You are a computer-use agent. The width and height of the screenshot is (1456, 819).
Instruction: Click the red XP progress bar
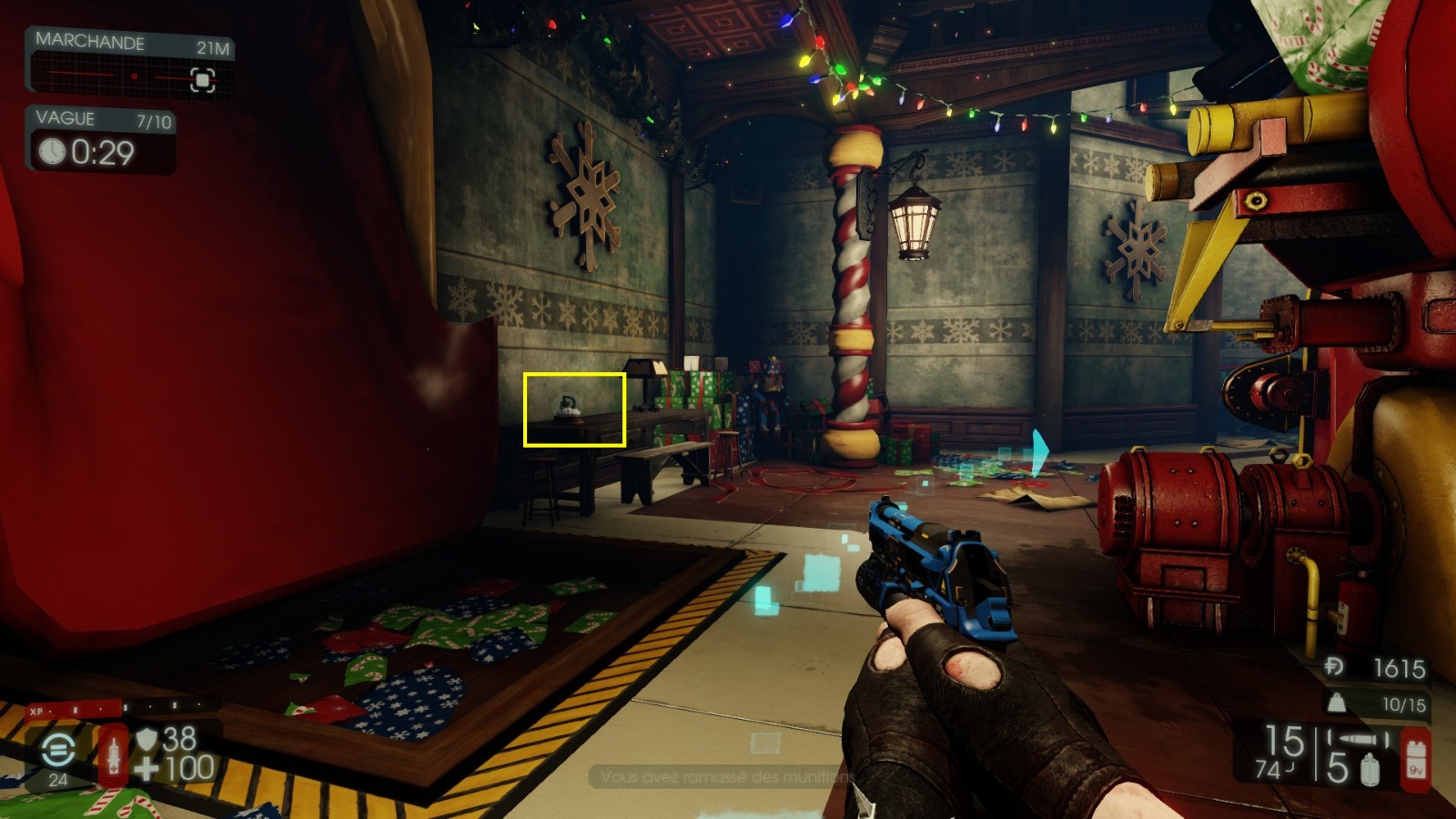(73, 710)
